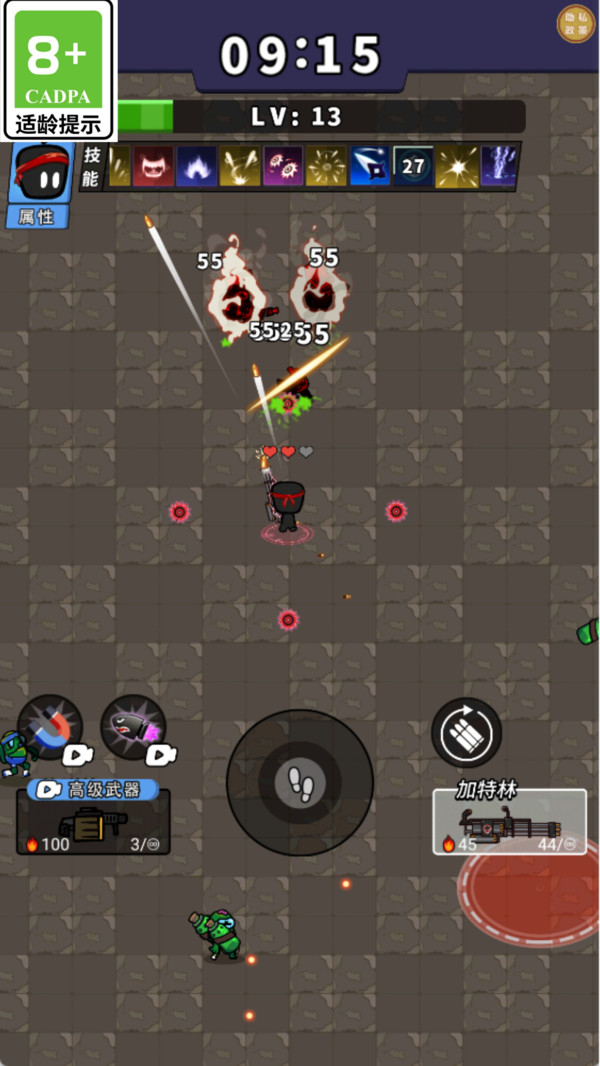Select the purple lightning skill icon

499,167
